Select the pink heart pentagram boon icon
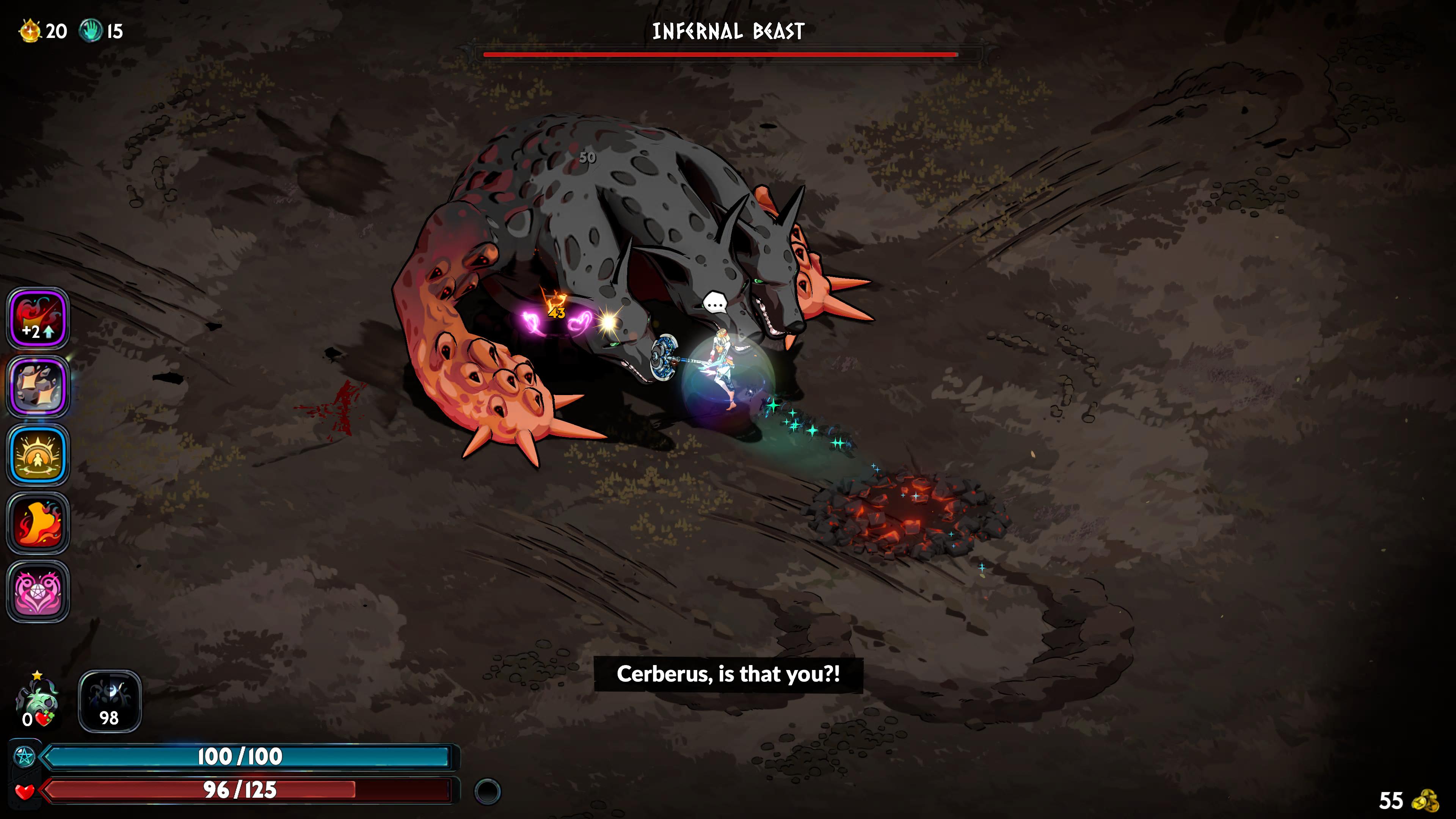The width and height of the screenshot is (1456, 819). (x=38, y=591)
